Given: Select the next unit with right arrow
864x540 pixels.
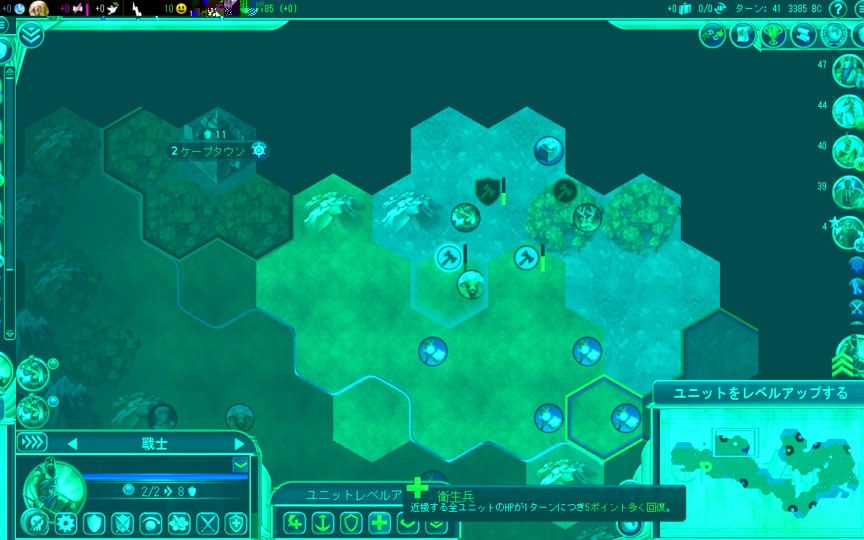Looking at the screenshot, I should point(239,443).
